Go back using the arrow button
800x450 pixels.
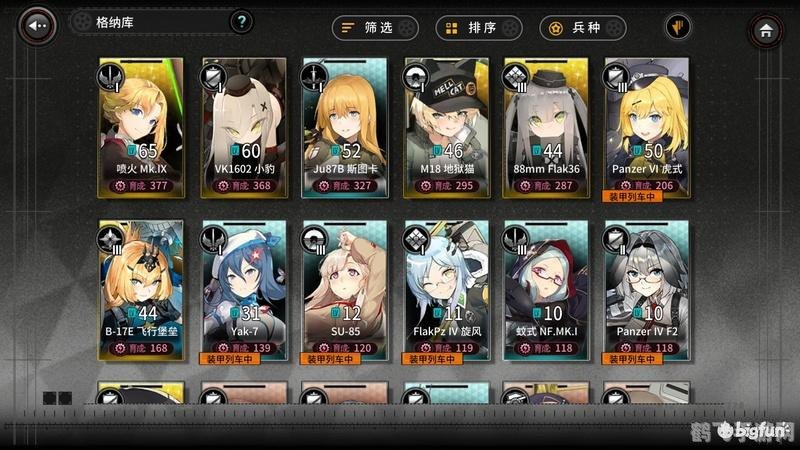click(40, 25)
